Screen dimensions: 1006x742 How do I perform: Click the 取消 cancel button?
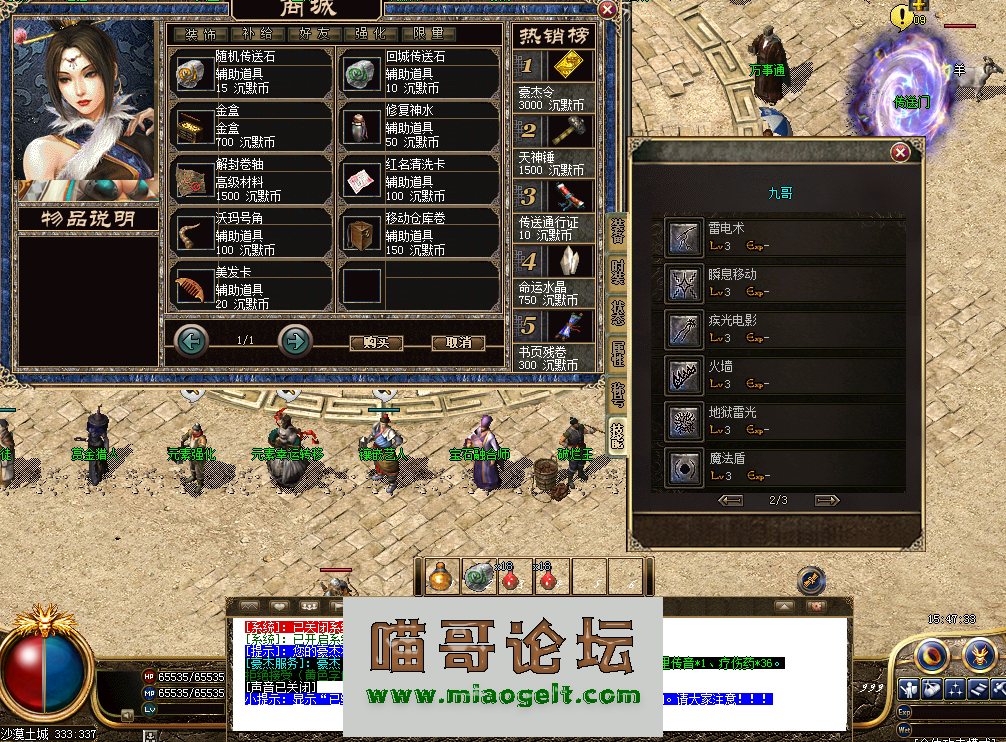point(458,342)
